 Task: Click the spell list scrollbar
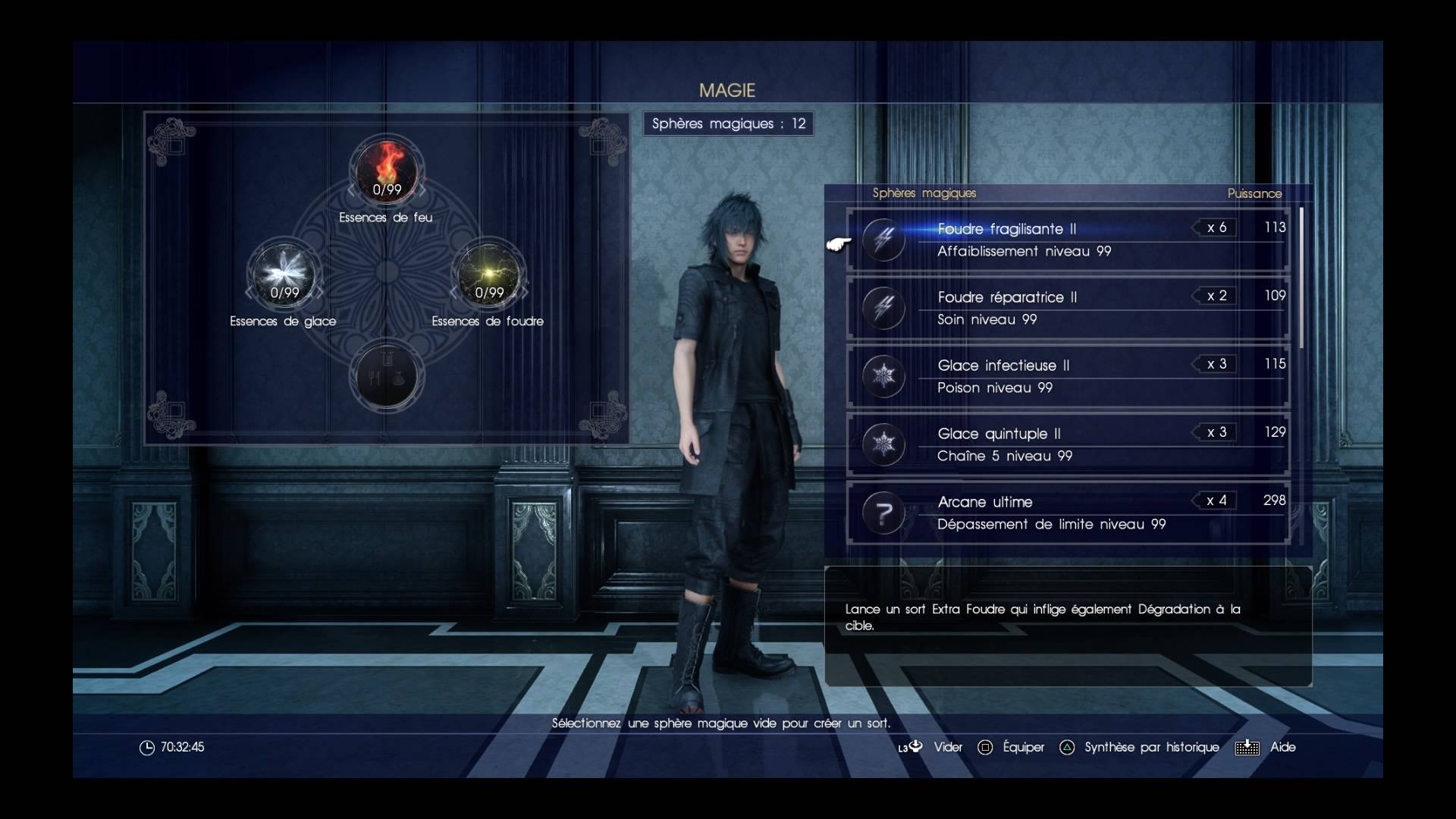tap(1301, 278)
